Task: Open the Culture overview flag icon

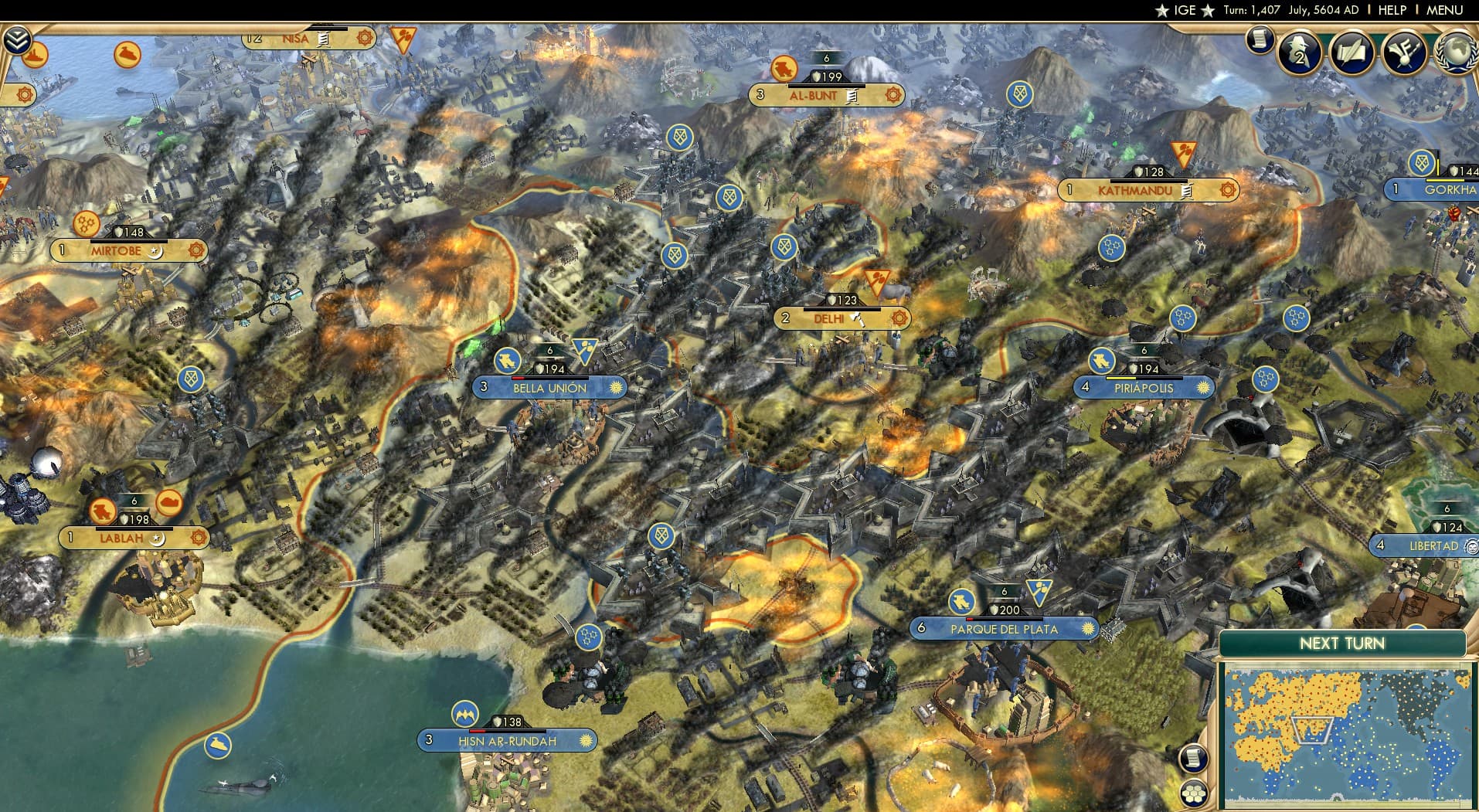Action: click(x=1405, y=53)
